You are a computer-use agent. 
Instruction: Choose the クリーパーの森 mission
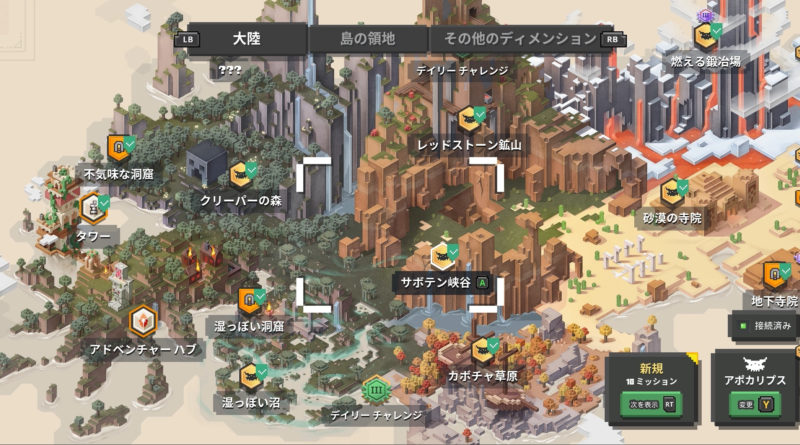240,175
